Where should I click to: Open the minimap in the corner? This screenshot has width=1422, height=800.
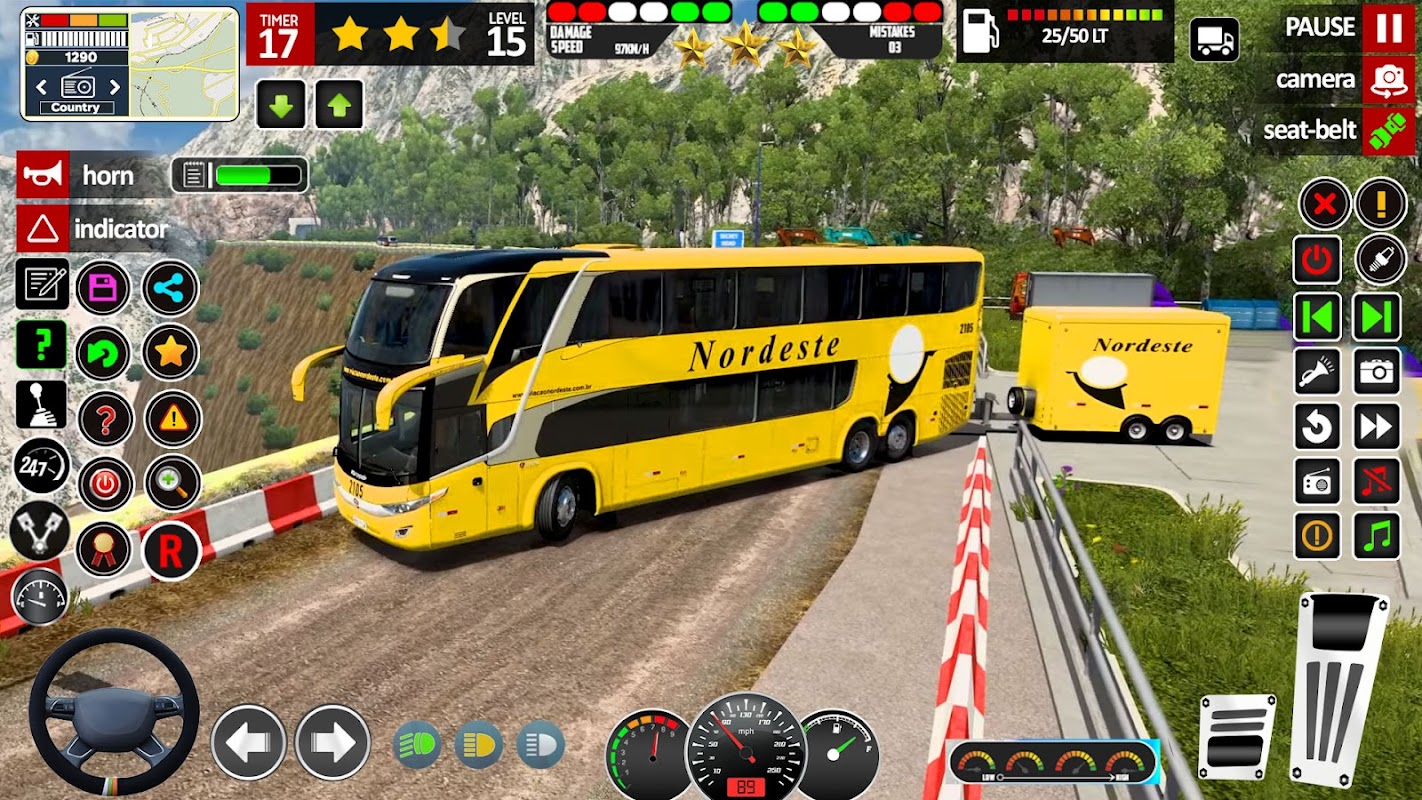186,62
